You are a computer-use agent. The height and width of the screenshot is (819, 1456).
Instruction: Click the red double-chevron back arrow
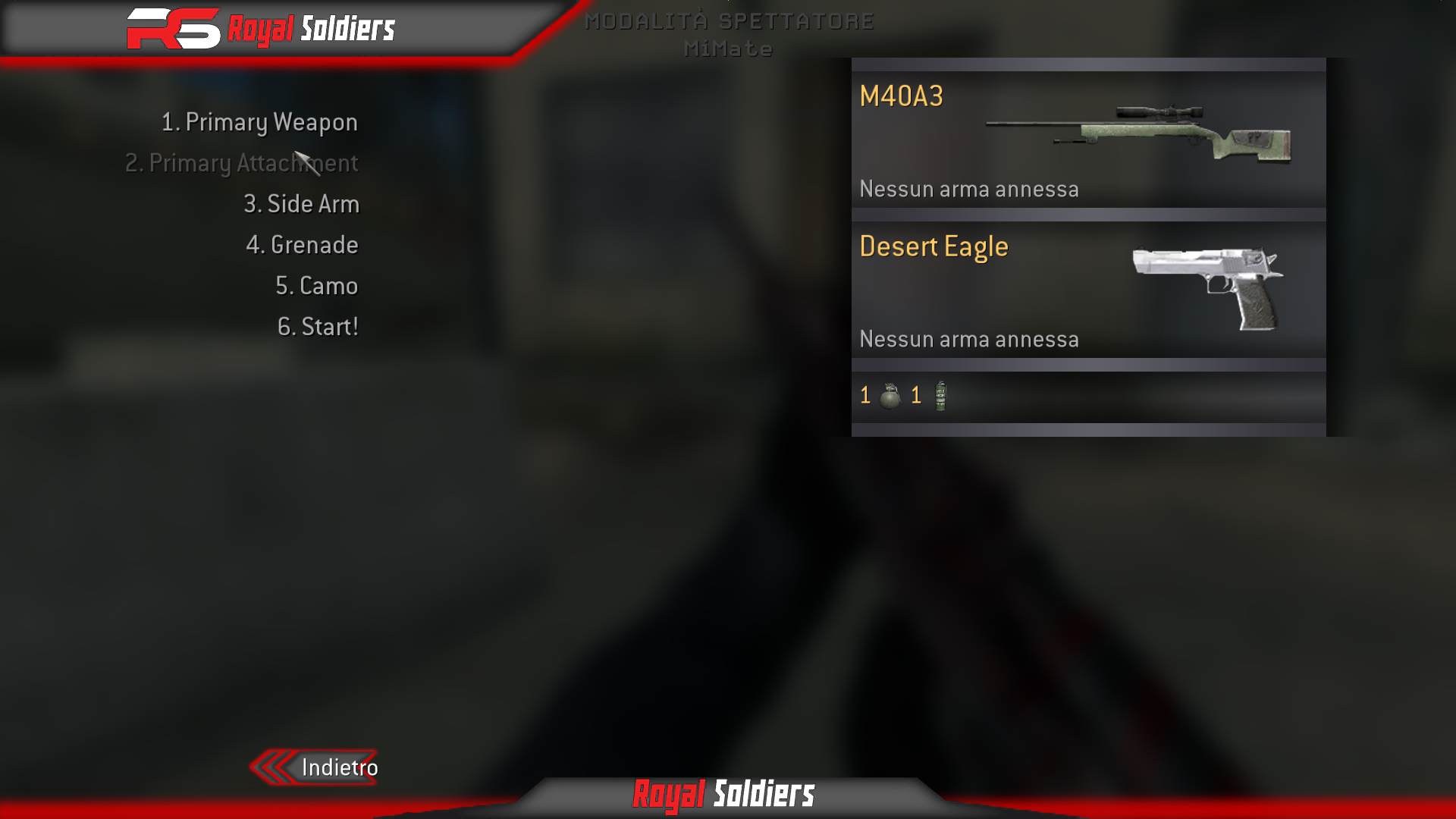click(x=271, y=767)
